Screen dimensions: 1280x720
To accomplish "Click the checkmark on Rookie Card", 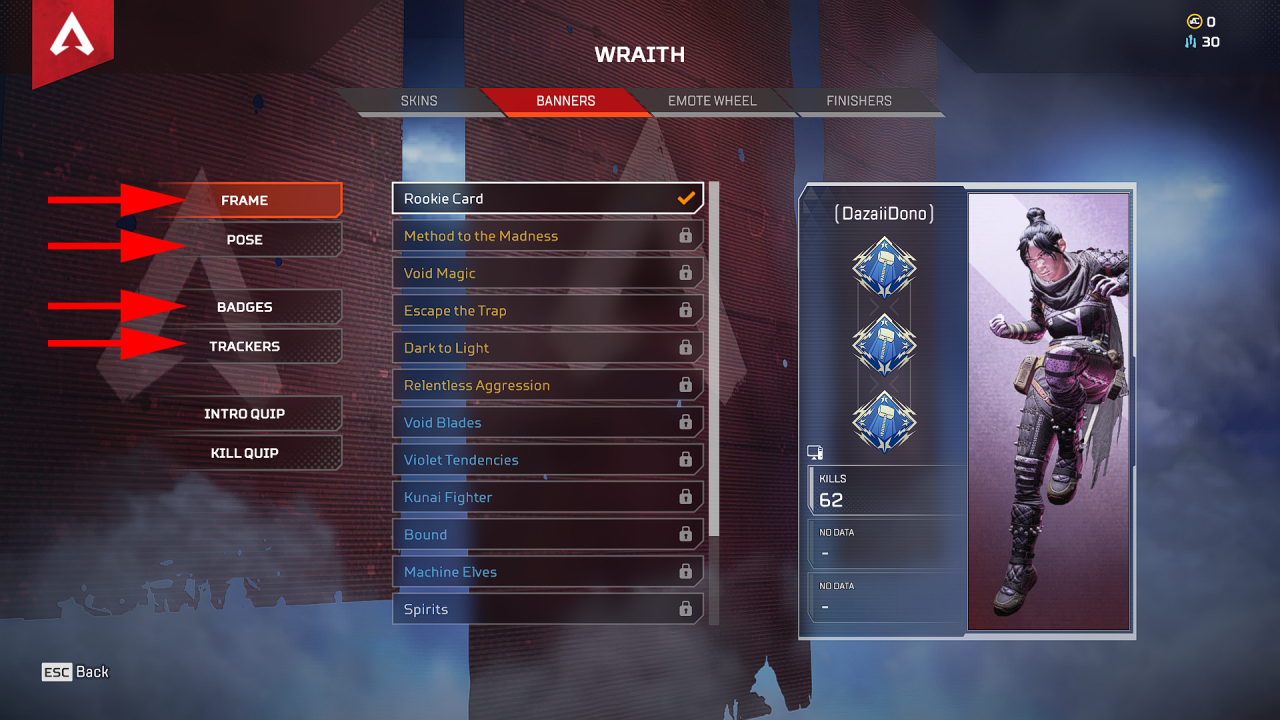I will click(x=684, y=198).
